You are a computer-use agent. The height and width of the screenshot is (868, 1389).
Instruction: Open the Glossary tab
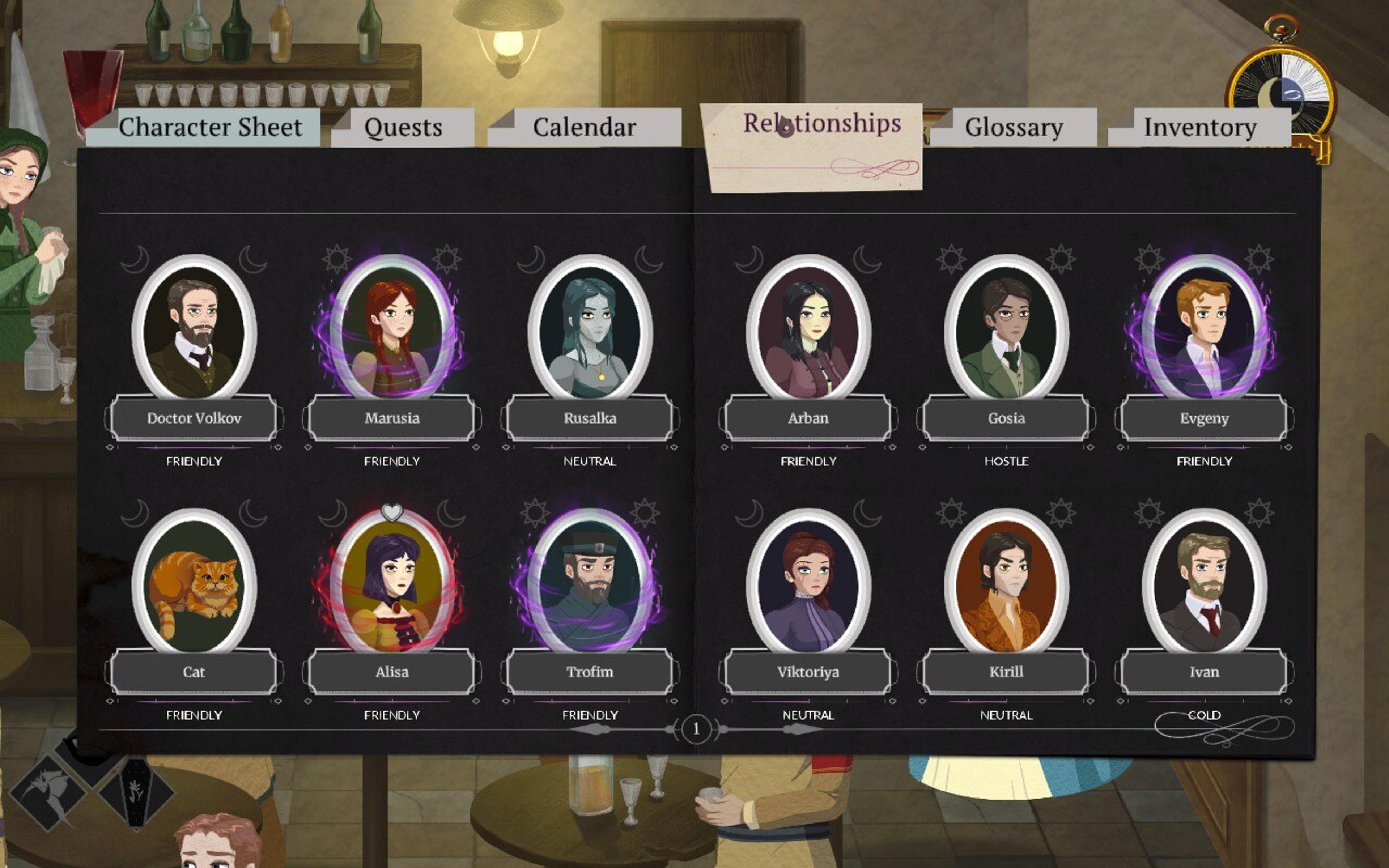pyautogui.click(x=1014, y=127)
